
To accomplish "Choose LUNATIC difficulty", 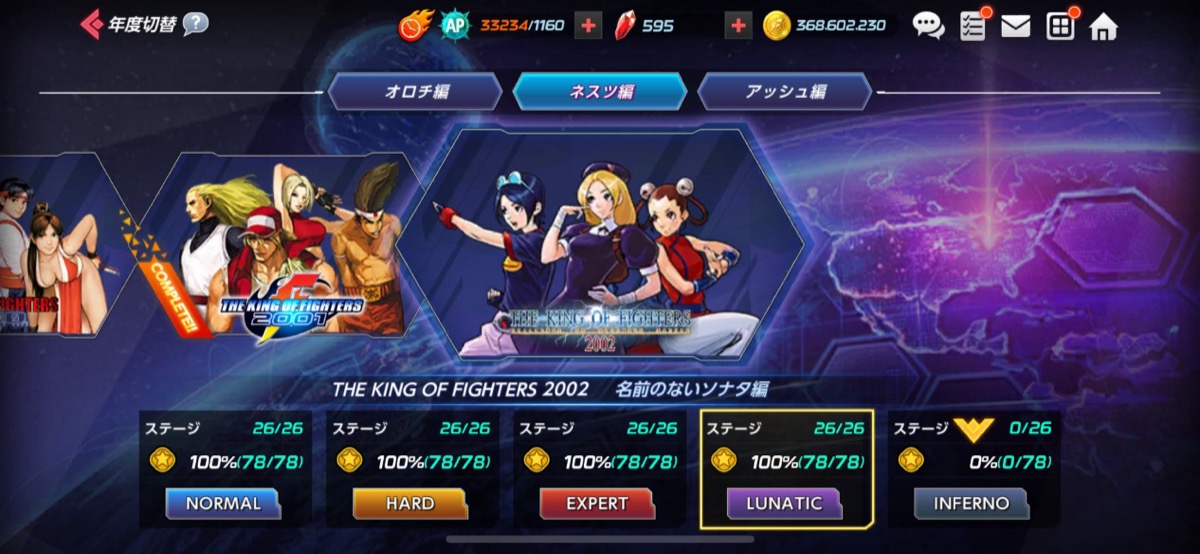I will pos(785,503).
